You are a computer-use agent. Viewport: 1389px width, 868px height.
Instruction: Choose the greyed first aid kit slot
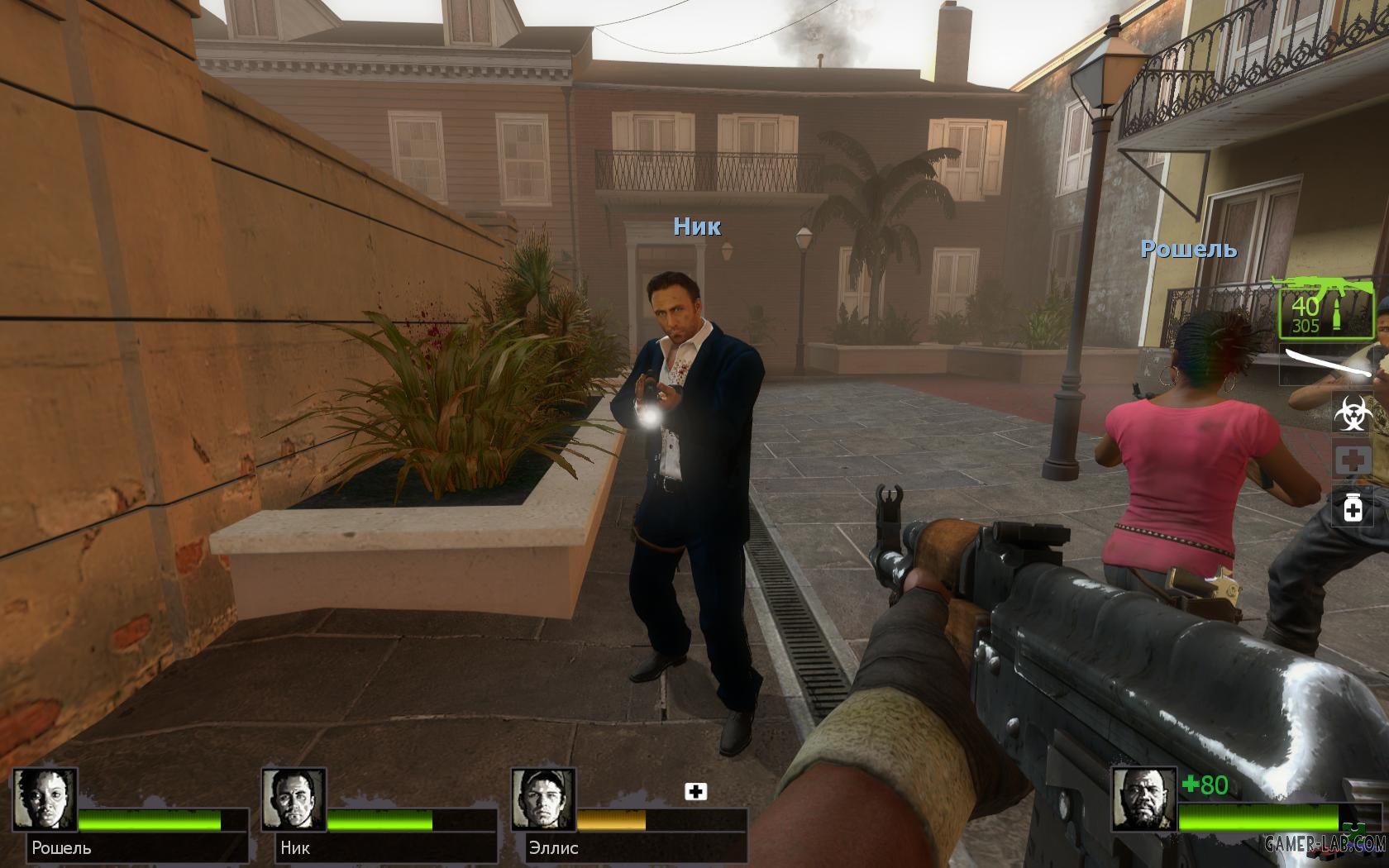point(1353,460)
